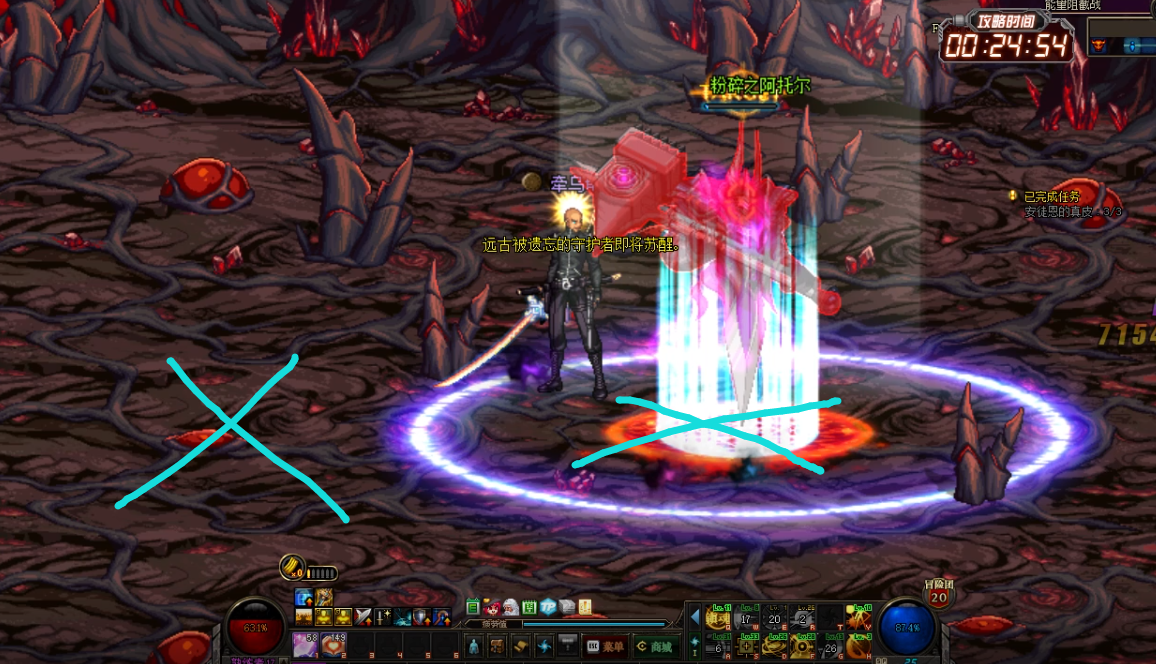Open the 菜单 (menu) button
1156x664 pixels.
pyautogui.click(x=606, y=646)
